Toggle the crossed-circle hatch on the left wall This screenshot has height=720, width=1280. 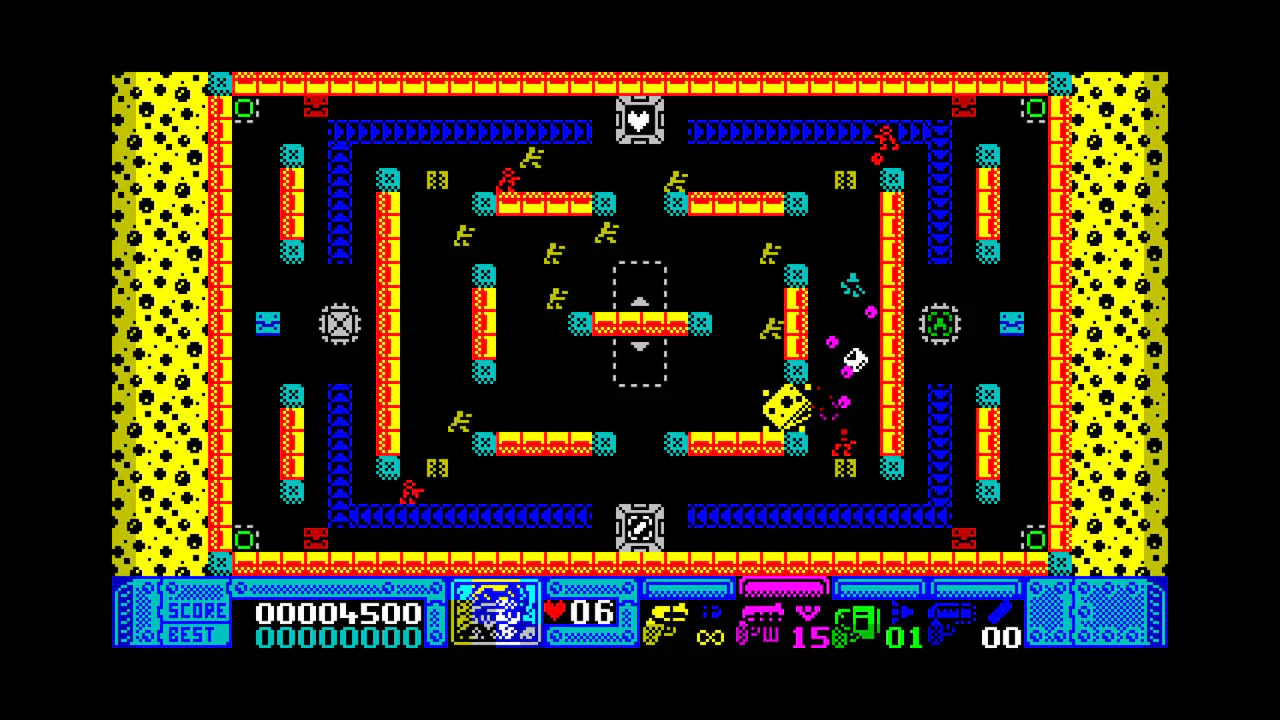point(339,323)
